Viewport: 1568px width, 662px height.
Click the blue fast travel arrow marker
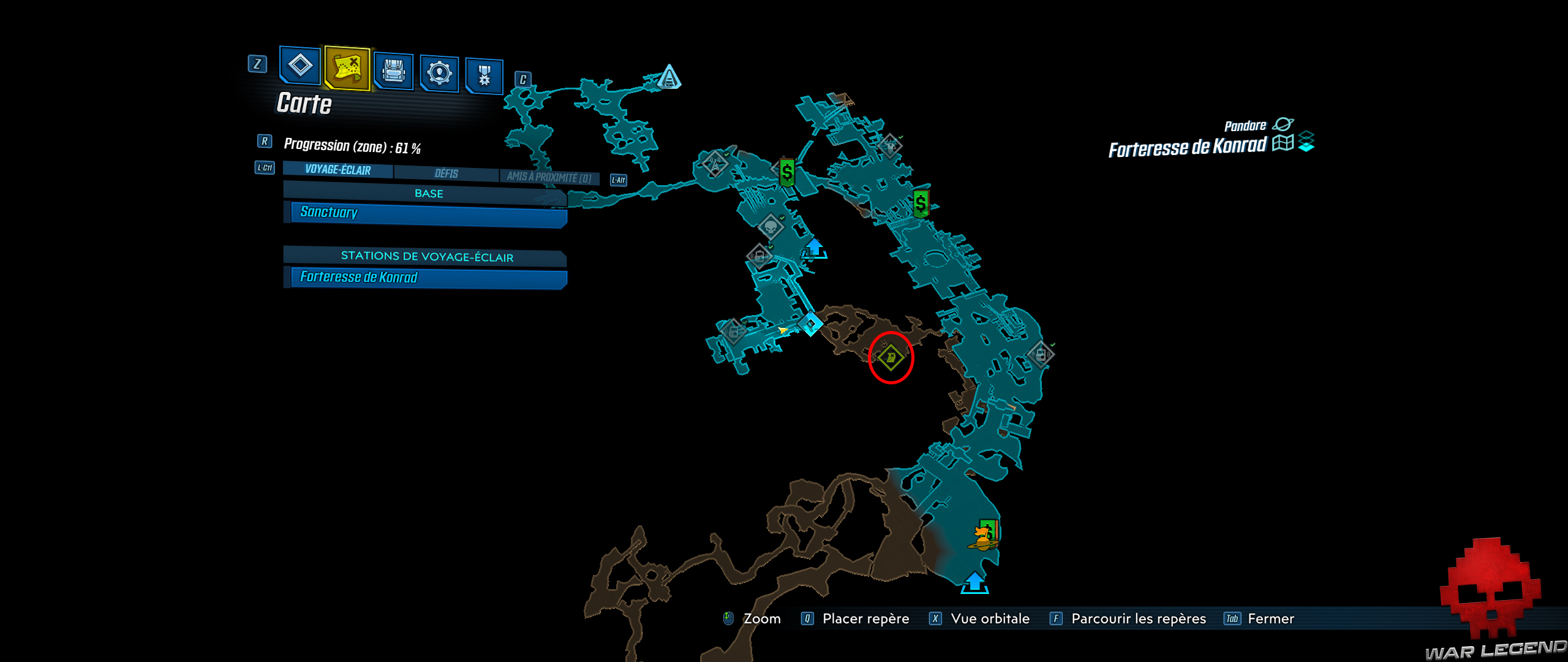tap(815, 249)
